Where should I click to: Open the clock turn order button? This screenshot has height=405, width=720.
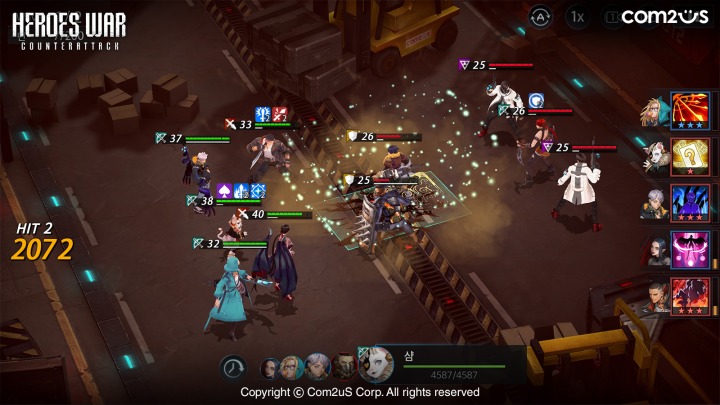point(234,368)
